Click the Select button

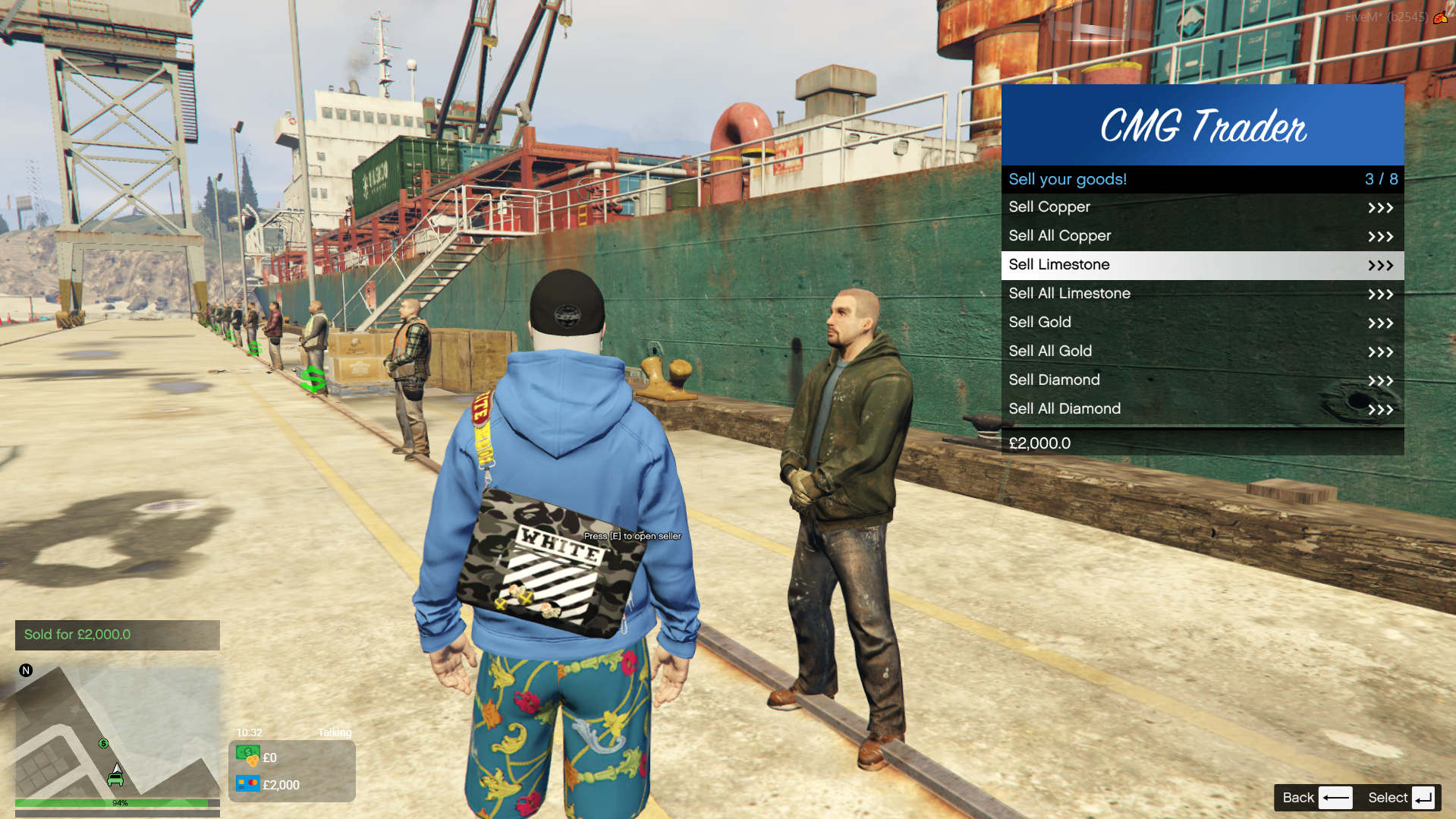[1400, 798]
